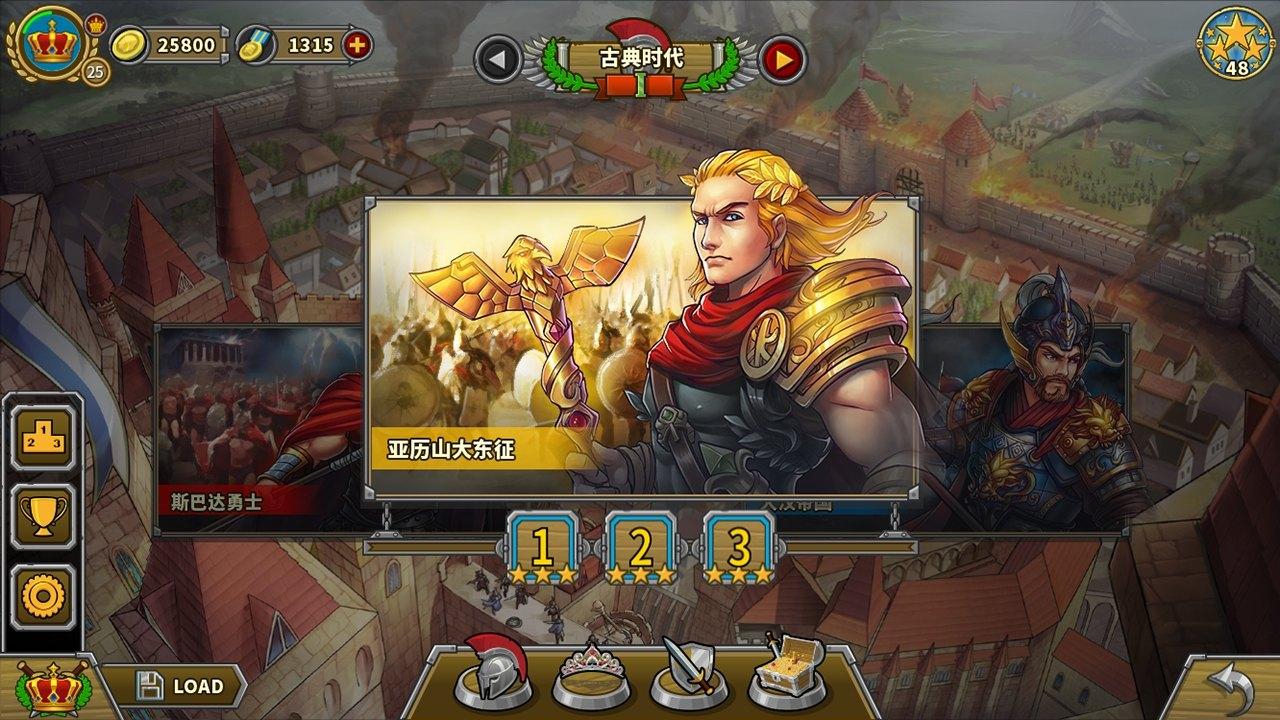This screenshot has height=720, width=1280.
Task: Click the star badge showing 48
Action: tap(1238, 42)
